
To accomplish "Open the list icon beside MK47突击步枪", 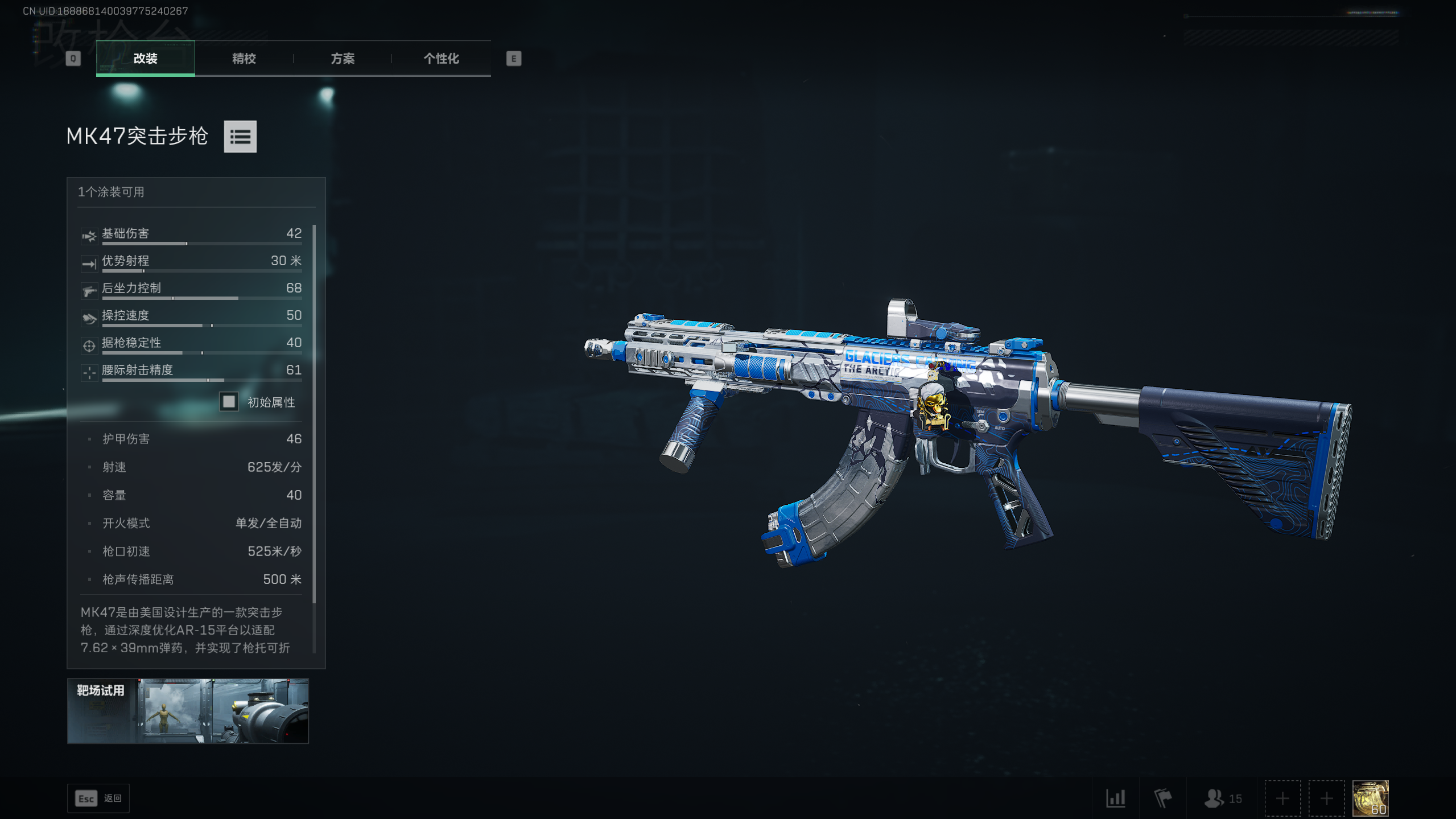I will coord(240,137).
